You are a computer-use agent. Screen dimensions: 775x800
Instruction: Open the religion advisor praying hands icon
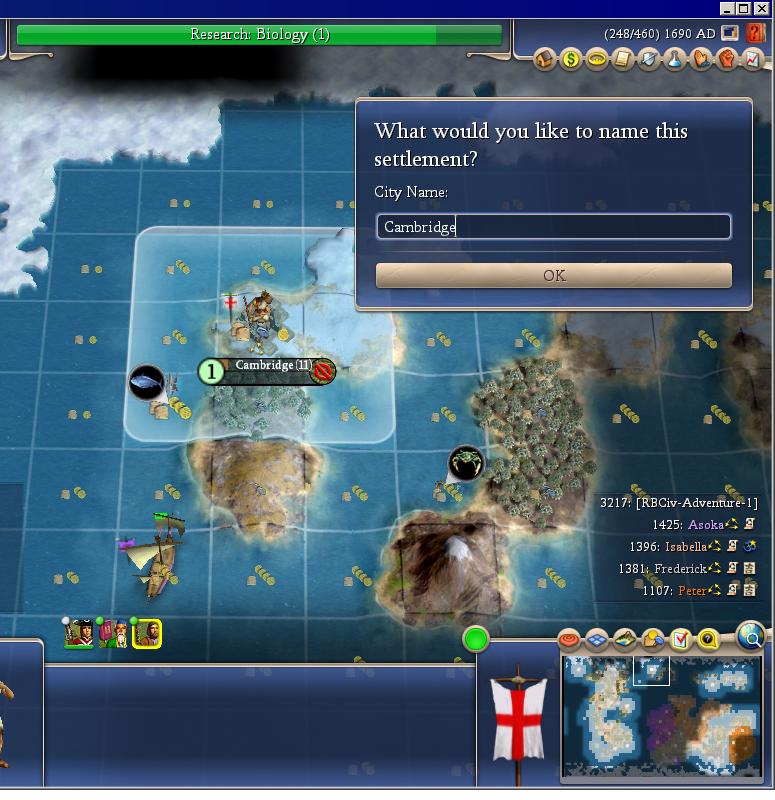701,60
